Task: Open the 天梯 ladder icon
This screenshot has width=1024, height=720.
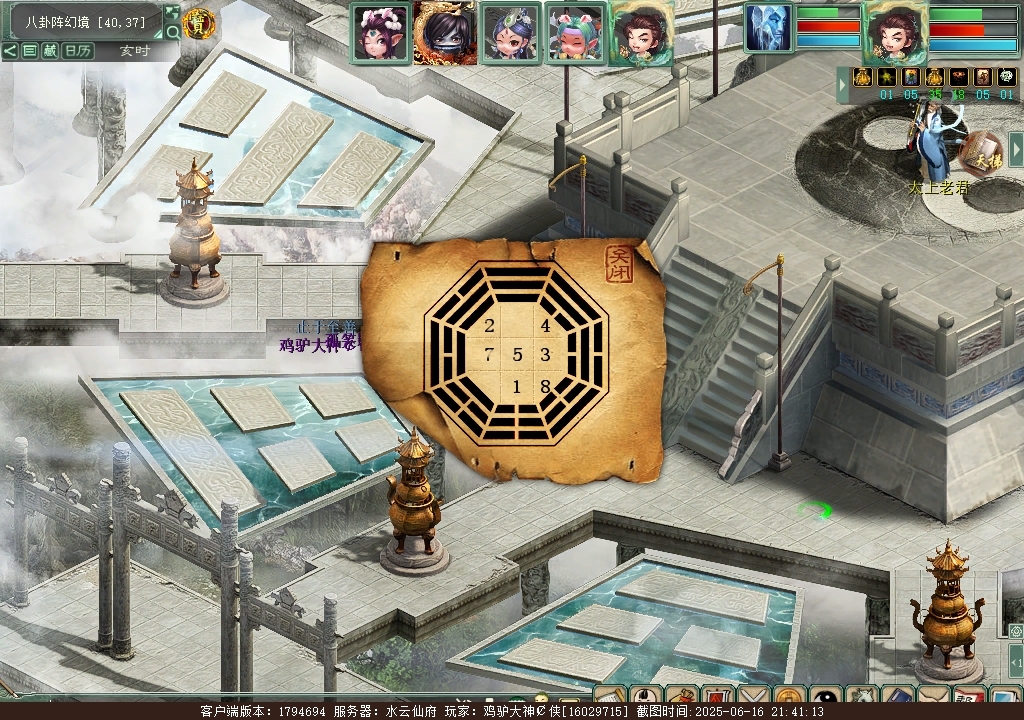Action: pos(981,152)
